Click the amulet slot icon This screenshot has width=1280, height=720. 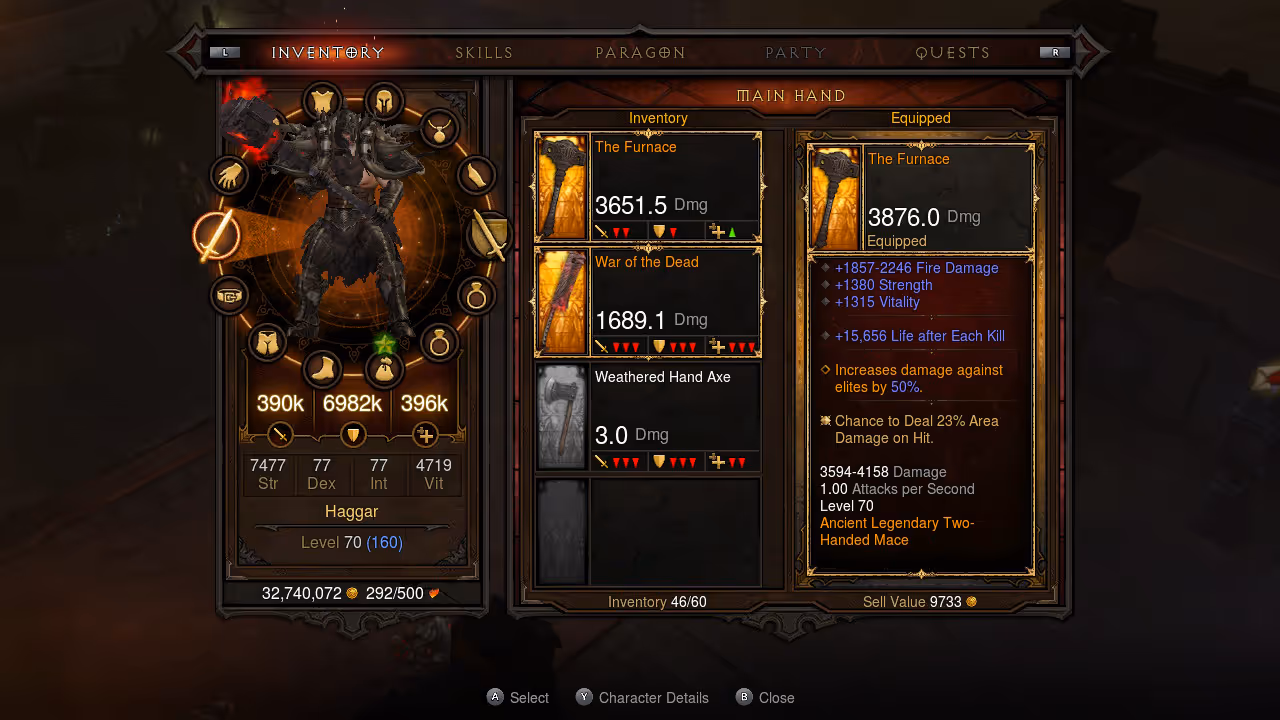(x=440, y=130)
